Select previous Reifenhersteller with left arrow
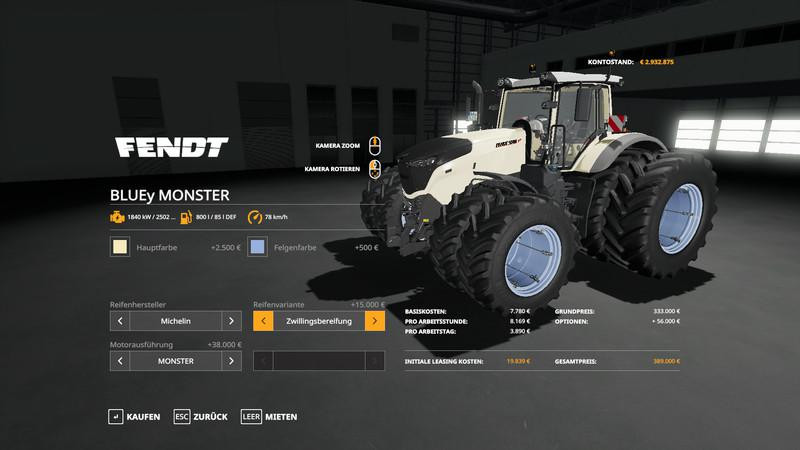The image size is (800, 450). pos(120,321)
